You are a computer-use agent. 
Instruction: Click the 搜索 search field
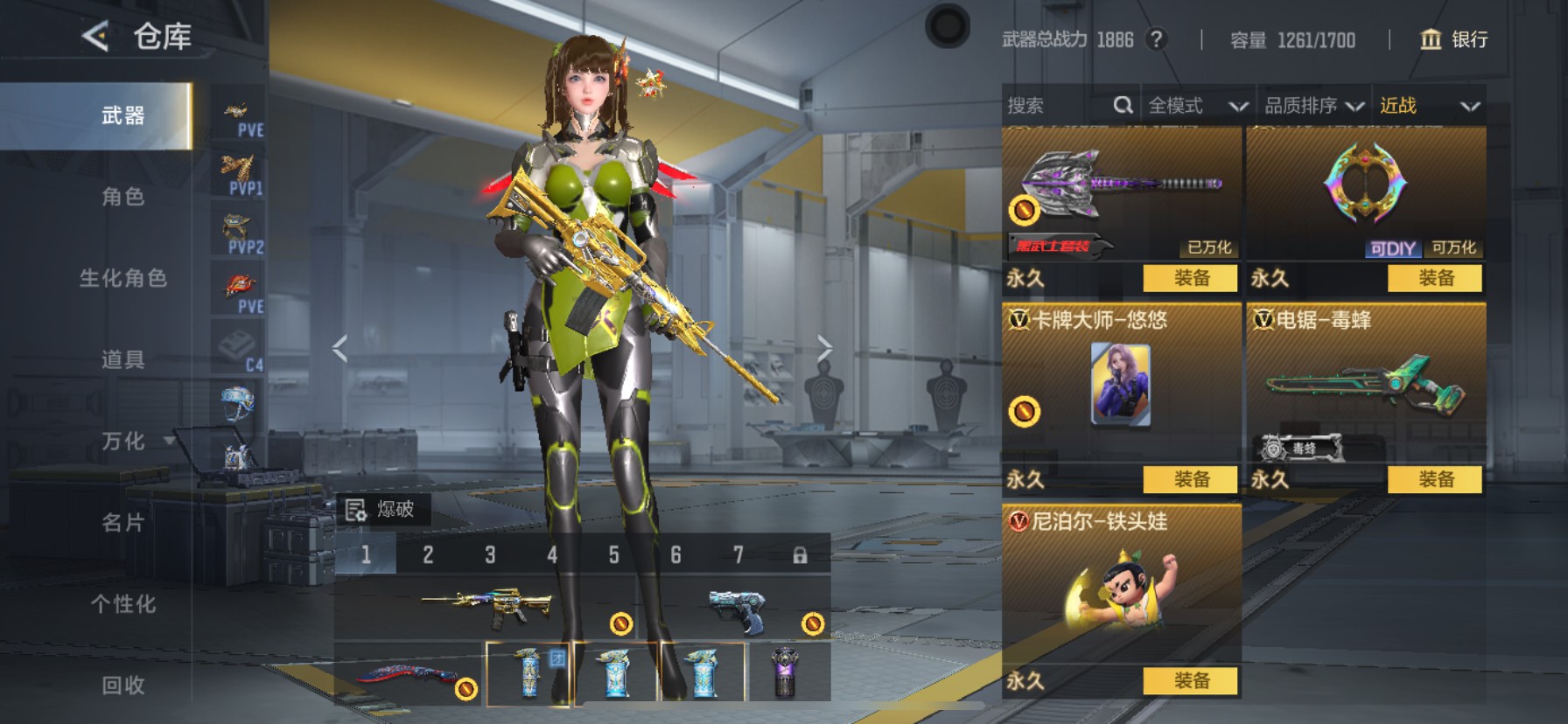coord(1059,106)
